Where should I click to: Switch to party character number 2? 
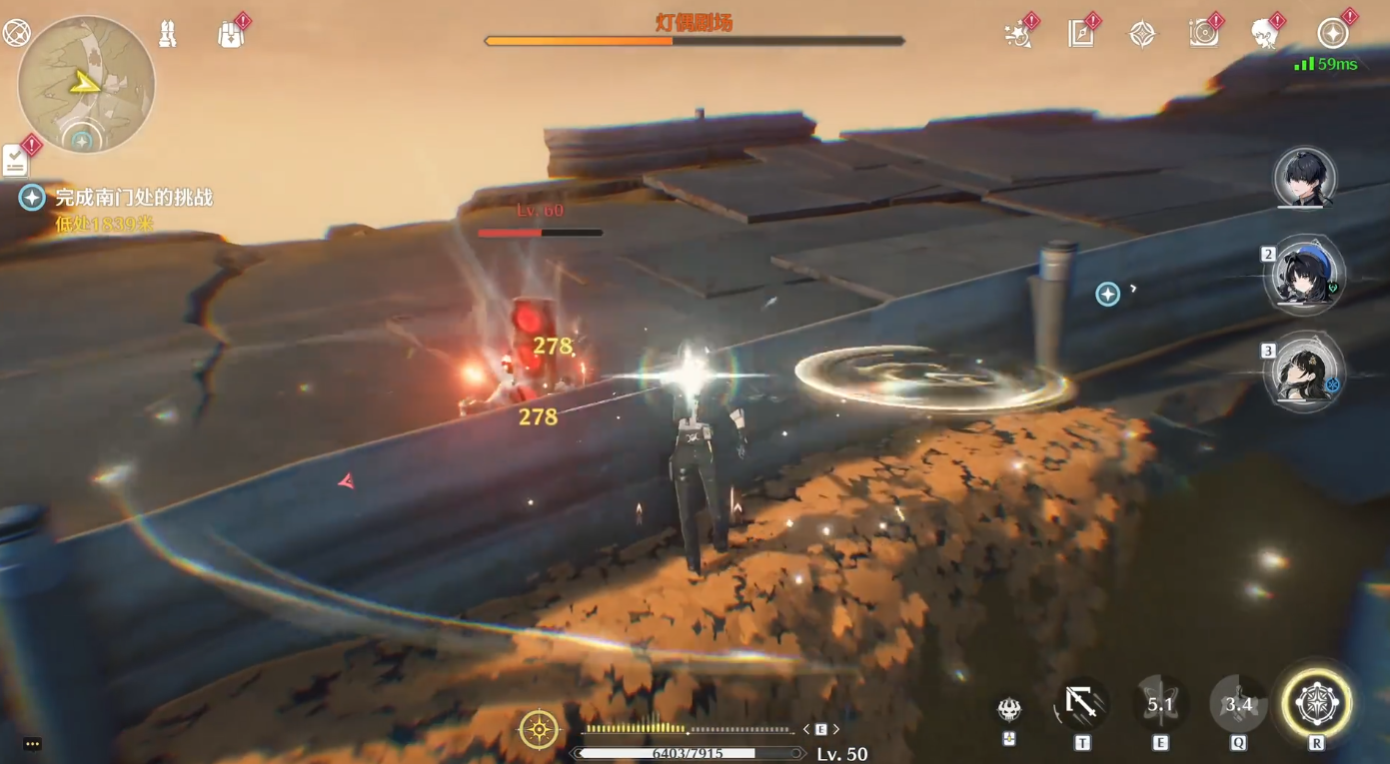(1304, 275)
